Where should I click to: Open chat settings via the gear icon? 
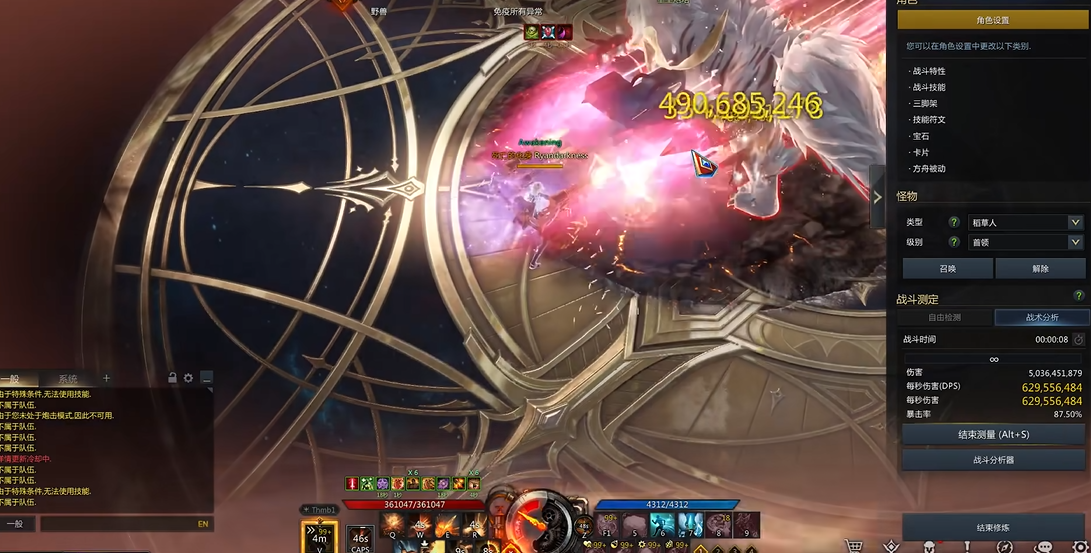[188, 378]
